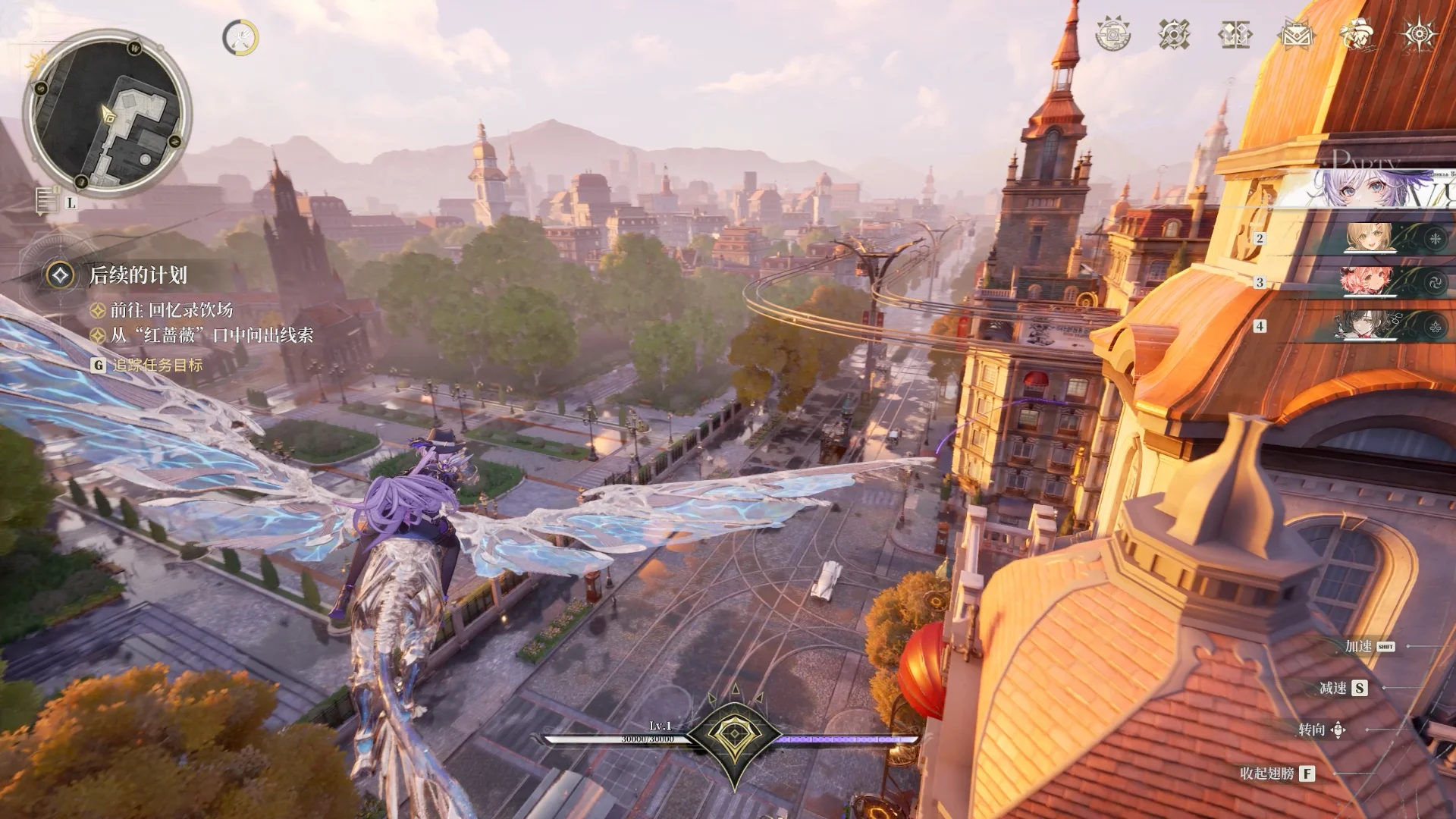Open the mail envelope icon

[x=1296, y=34]
